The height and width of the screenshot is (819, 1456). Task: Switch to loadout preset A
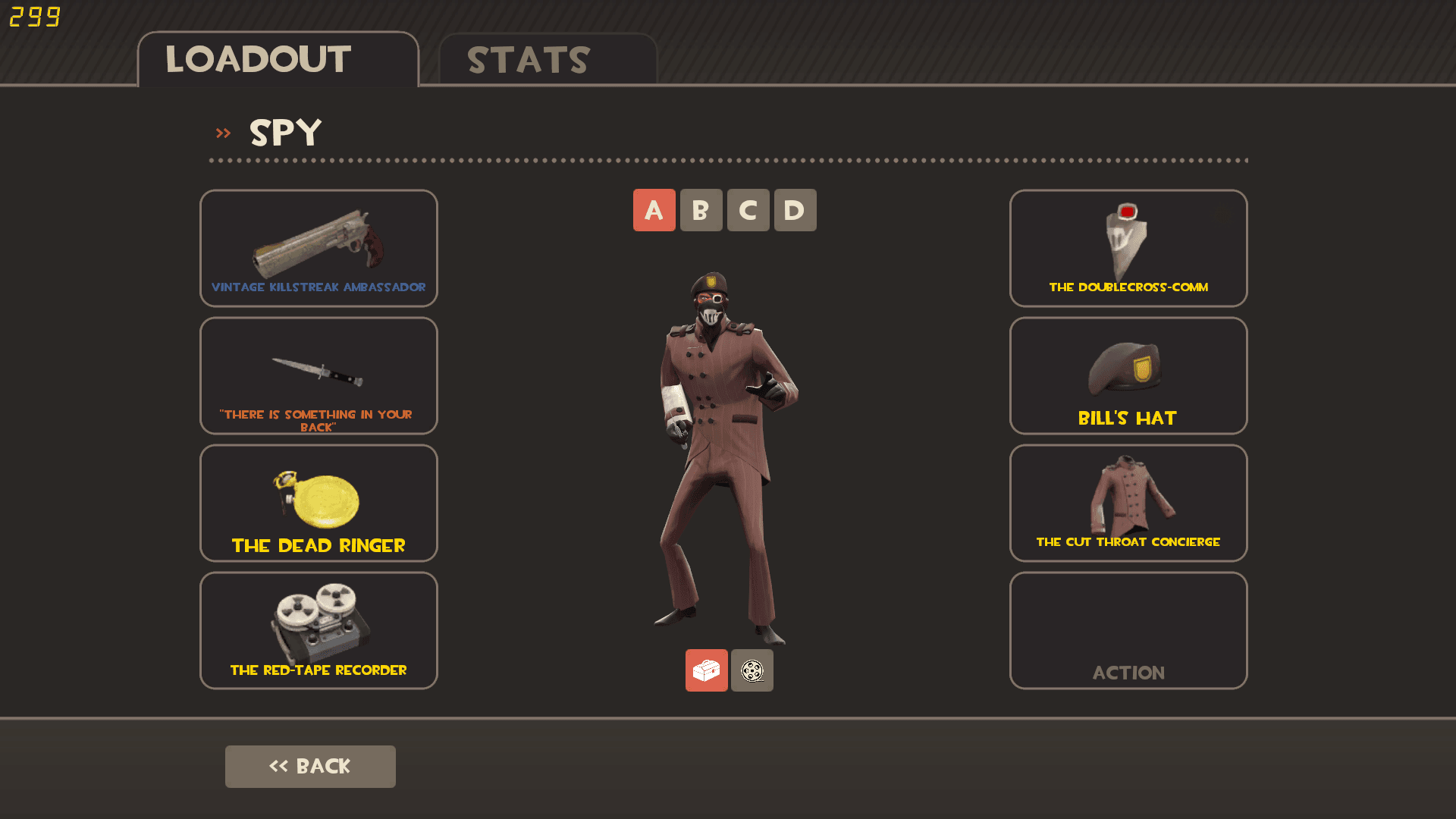pyautogui.click(x=654, y=210)
